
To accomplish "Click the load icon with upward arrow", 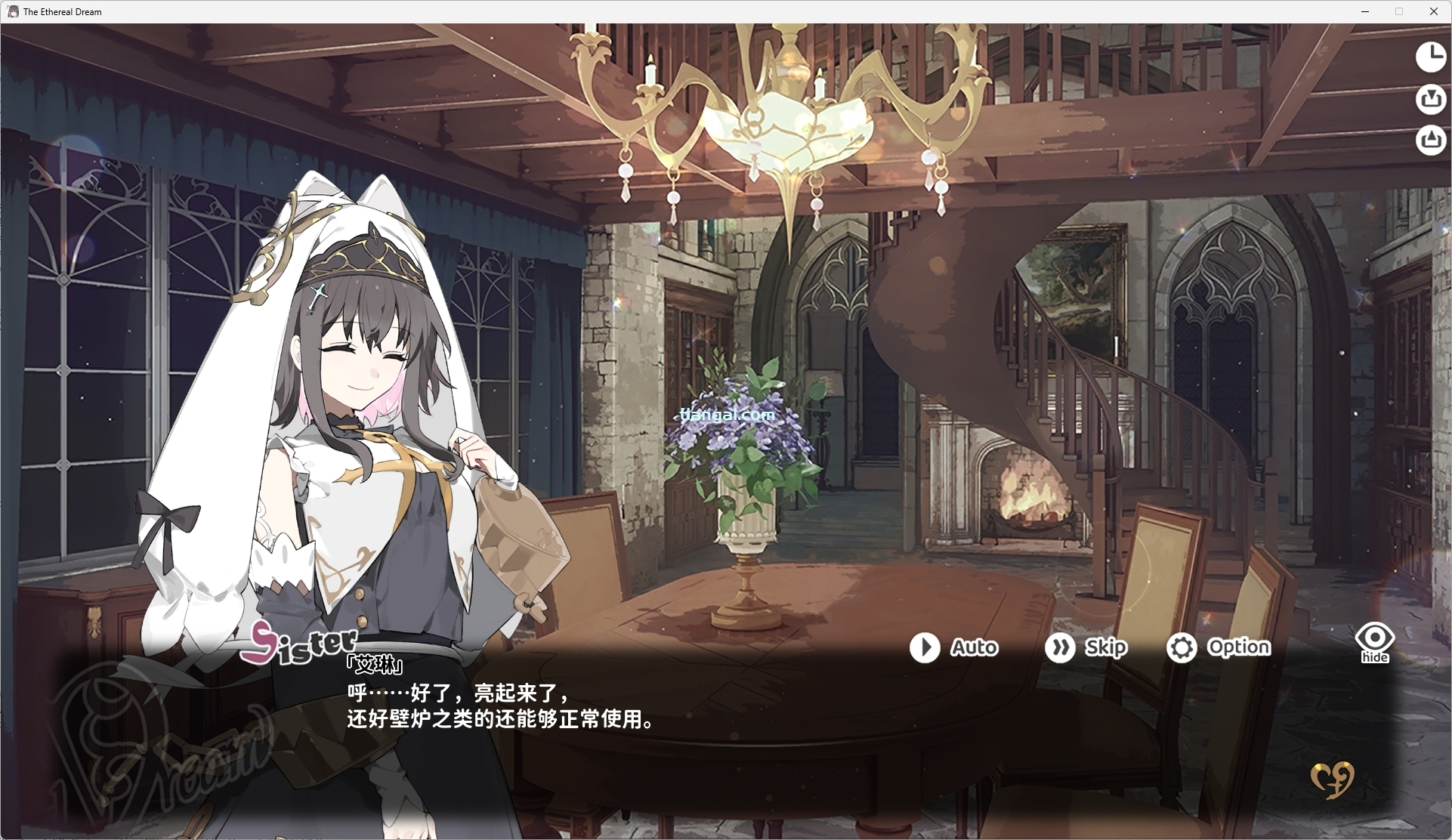I will [1430, 141].
